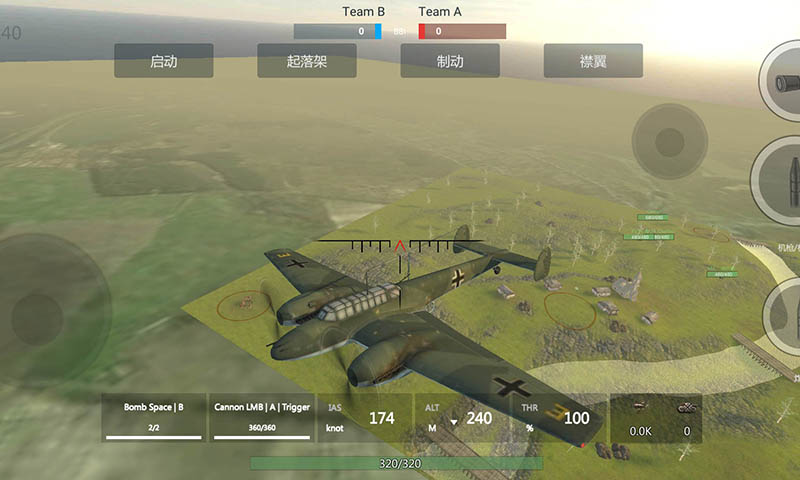
Task: Select the Bomb Space weapon panel
Action: pos(154,417)
